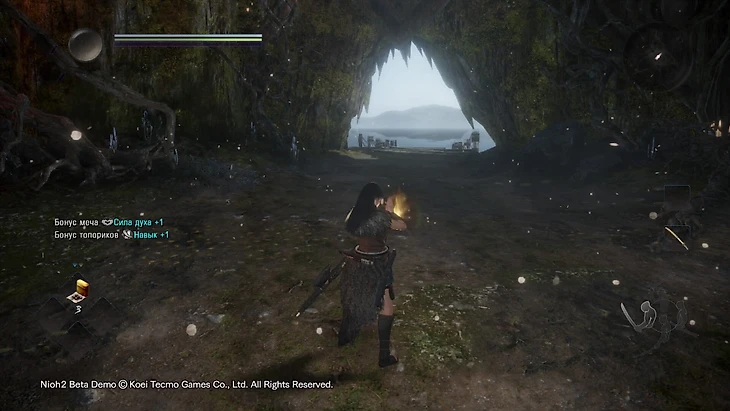Image resolution: width=730 pixels, height=411 pixels.
Task: Use the gold item in the quick slot
Action: click(78, 291)
